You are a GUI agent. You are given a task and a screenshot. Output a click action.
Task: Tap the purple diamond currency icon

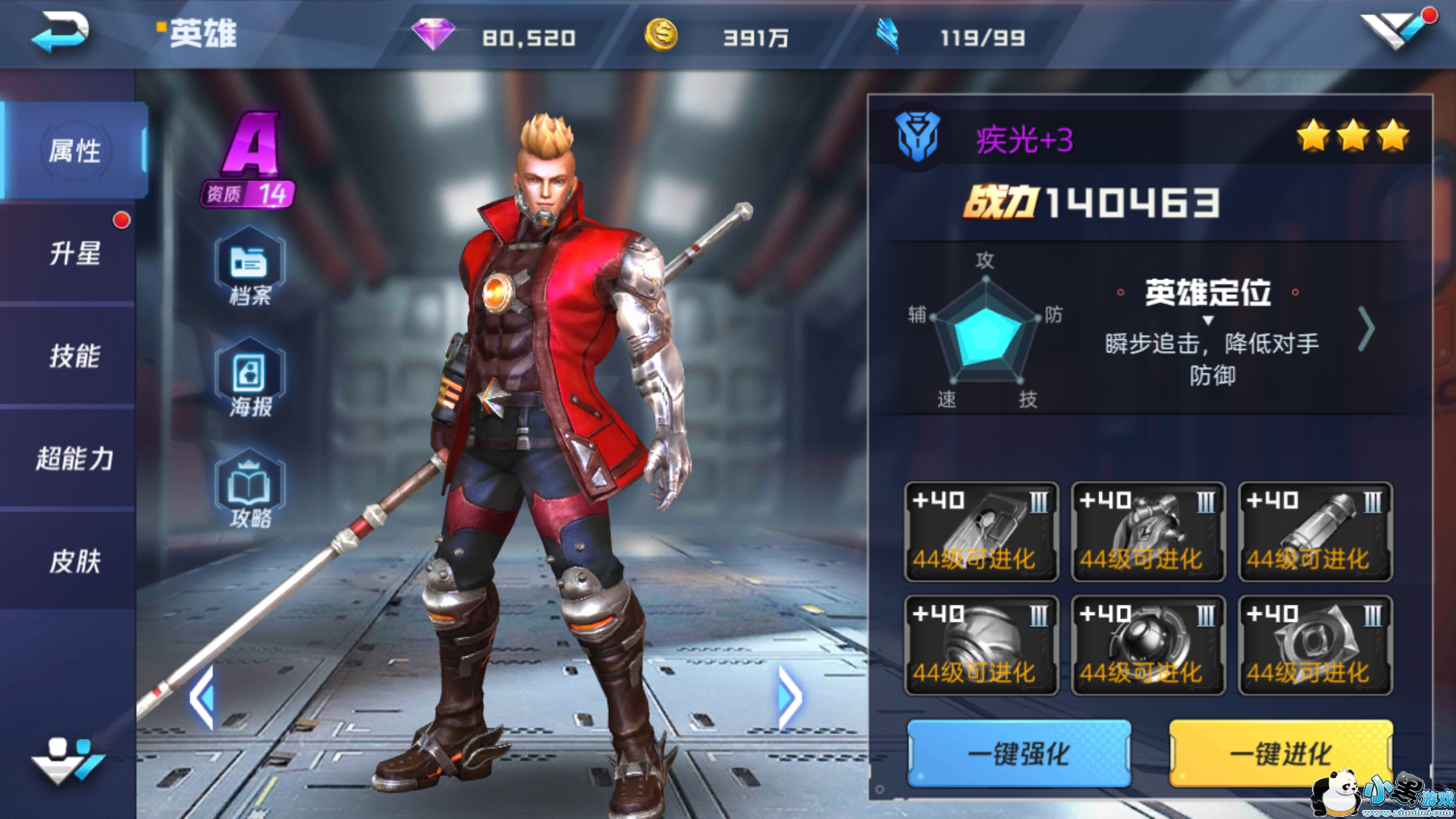coord(433,35)
